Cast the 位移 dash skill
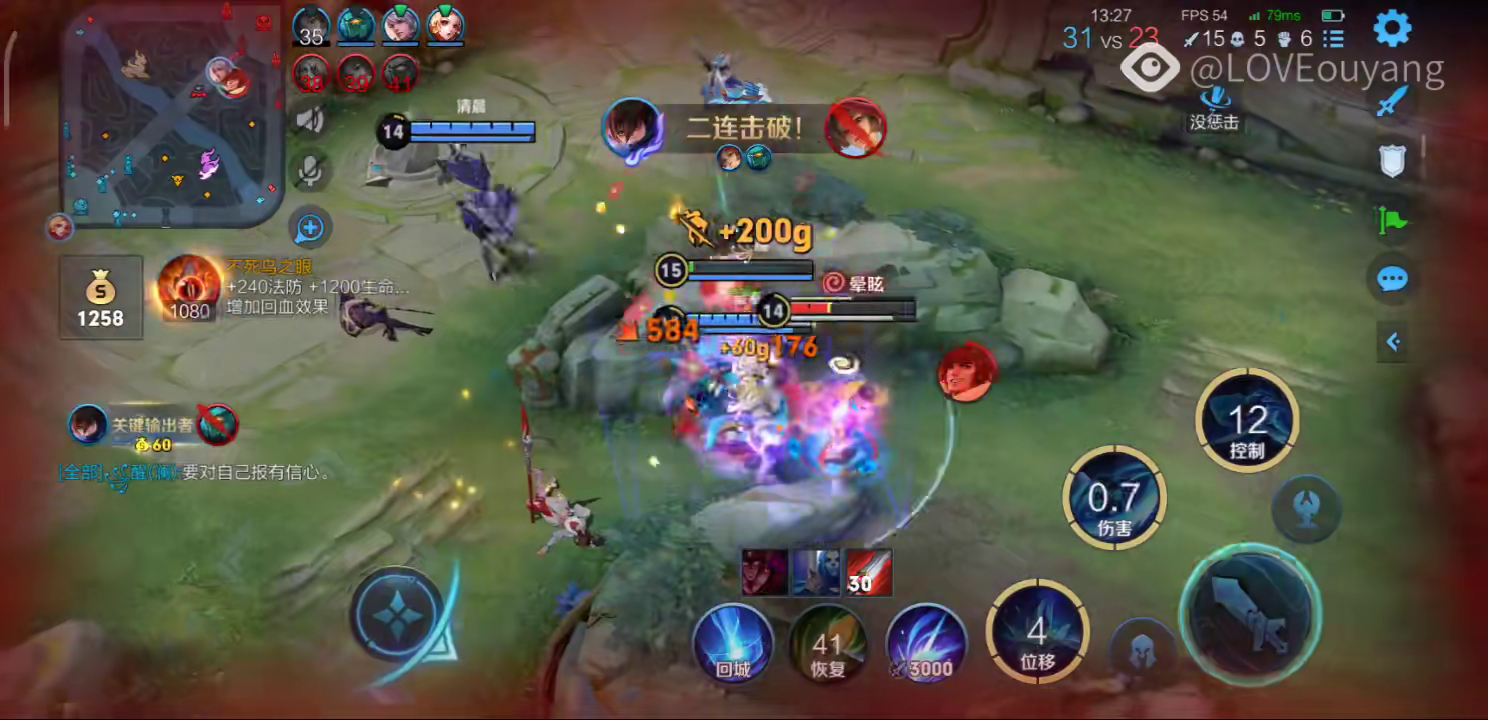The width and height of the screenshot is (1488, 720). pos(1037,631)
